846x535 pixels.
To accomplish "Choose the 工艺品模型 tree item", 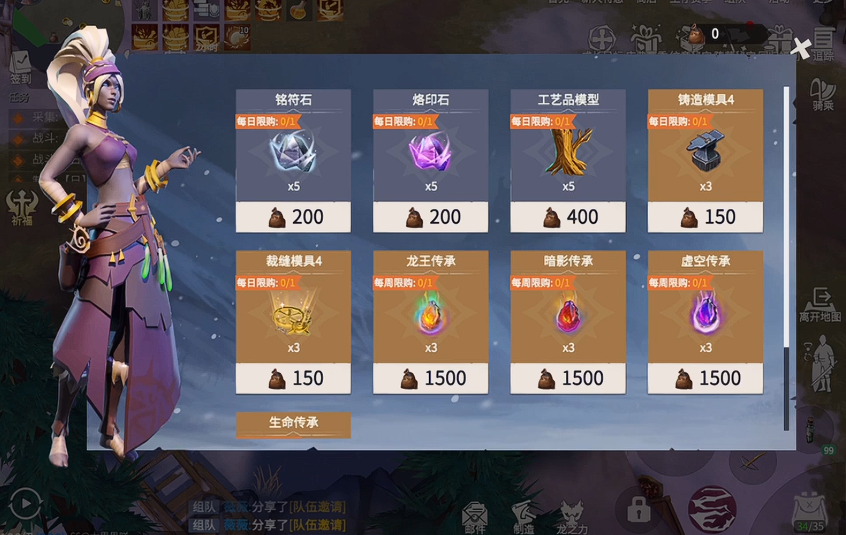I will (x=568, y=160).
